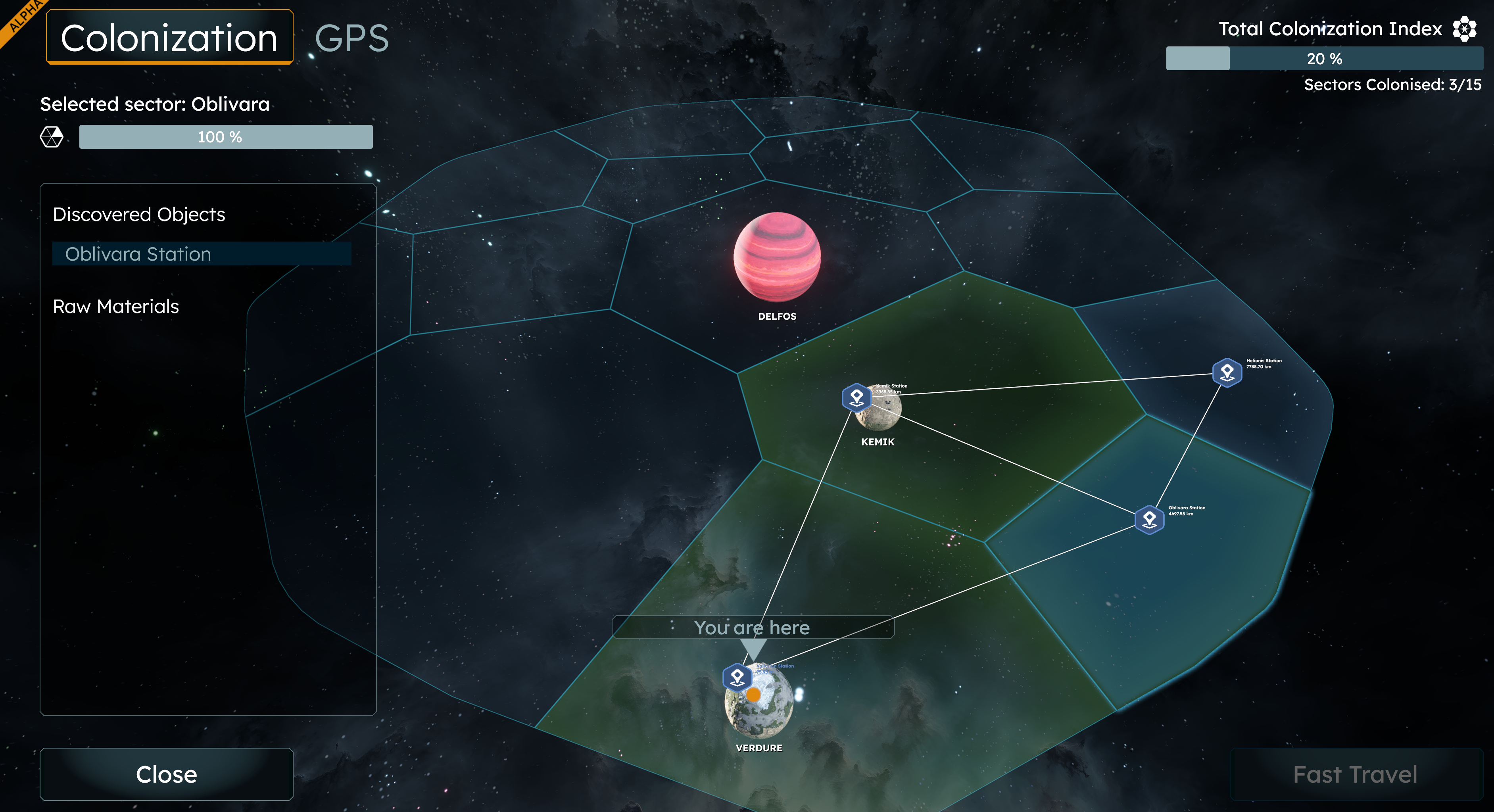Select the Helionis Station map marker
The width and height of the screenshot is (1494, 812).
1227,372
